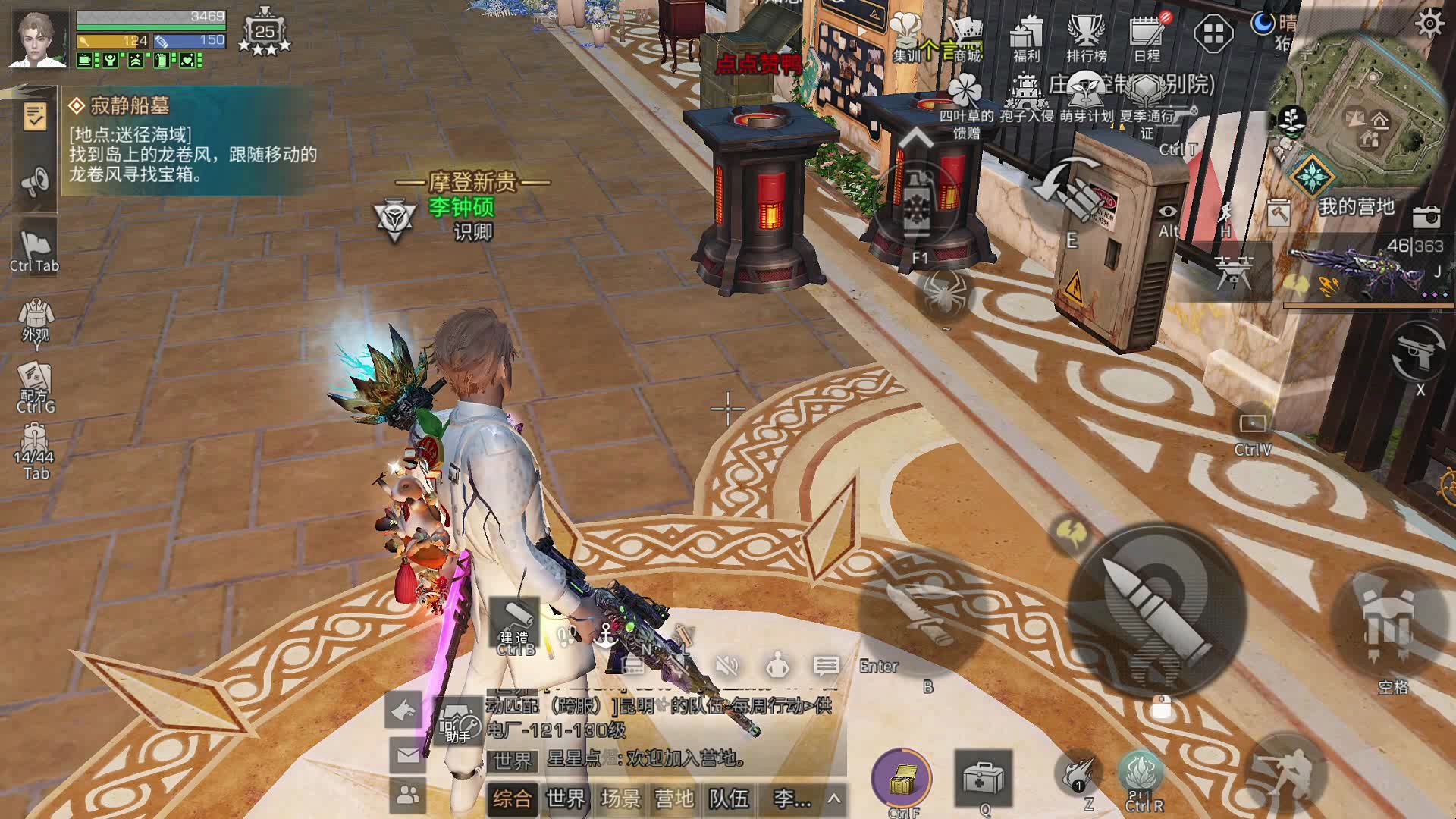Image resolution: width=1456 pixels, height=819 pixels.
Task: Open the camera screenshot mode
Action: [x=1426, y=218]
